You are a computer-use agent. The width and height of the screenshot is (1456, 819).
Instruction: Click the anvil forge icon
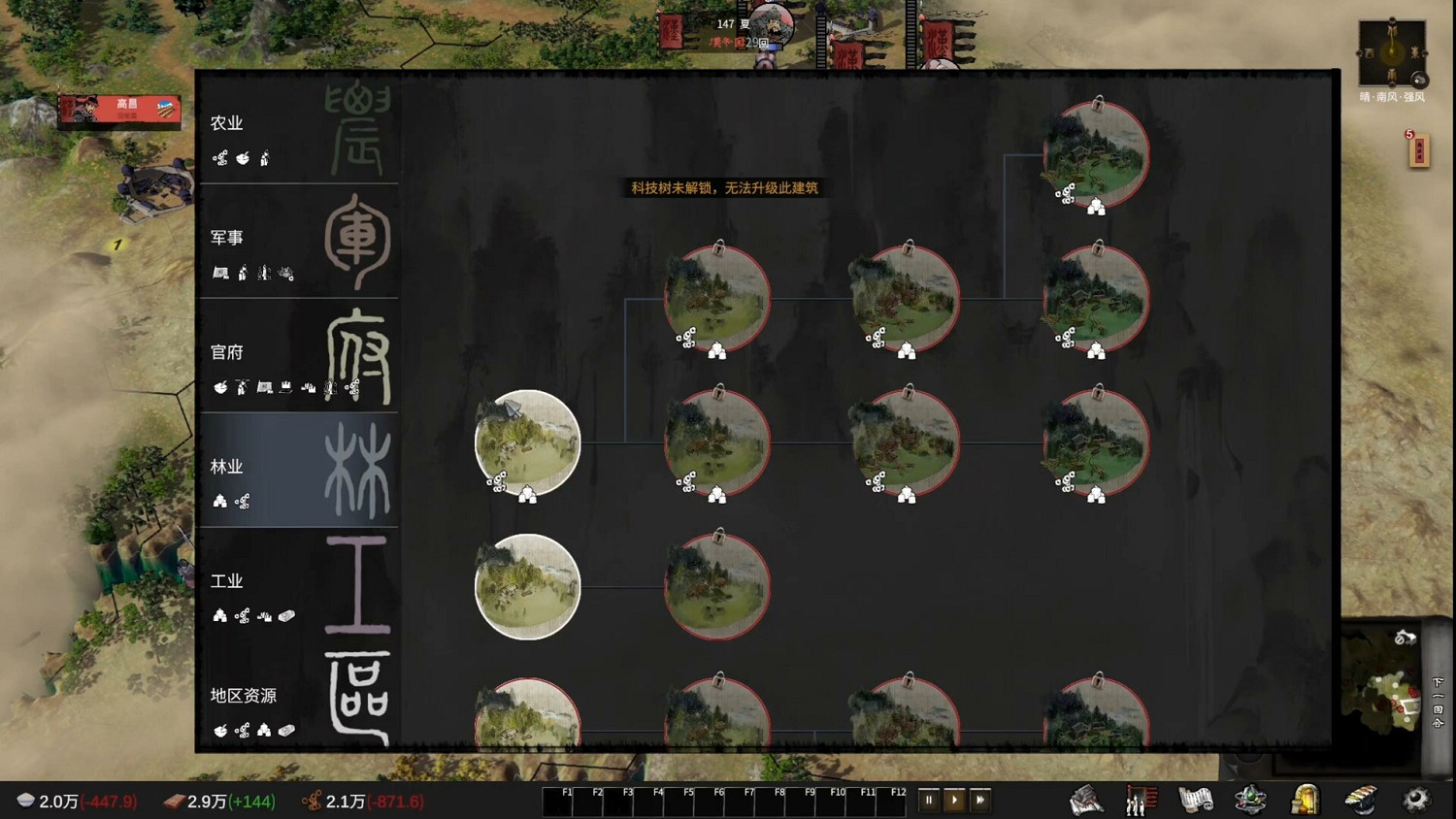tap(1363, 799)
